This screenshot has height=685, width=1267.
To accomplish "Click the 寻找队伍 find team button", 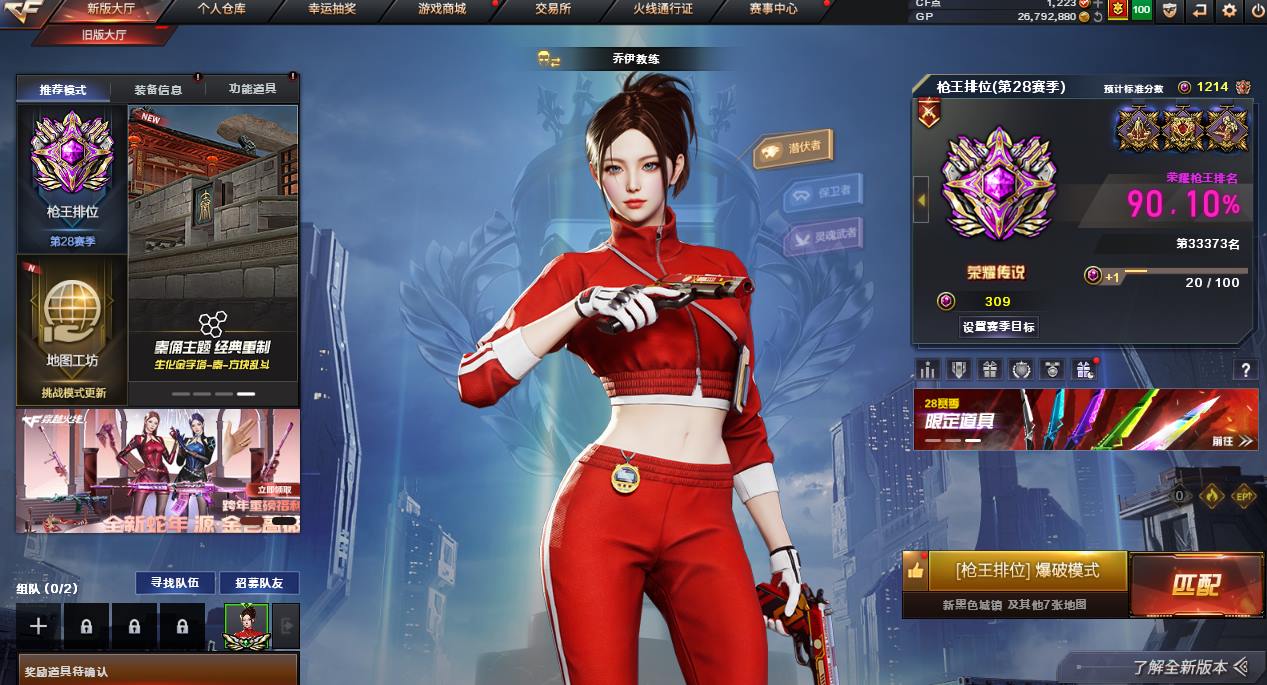I will tap(175, 582).
